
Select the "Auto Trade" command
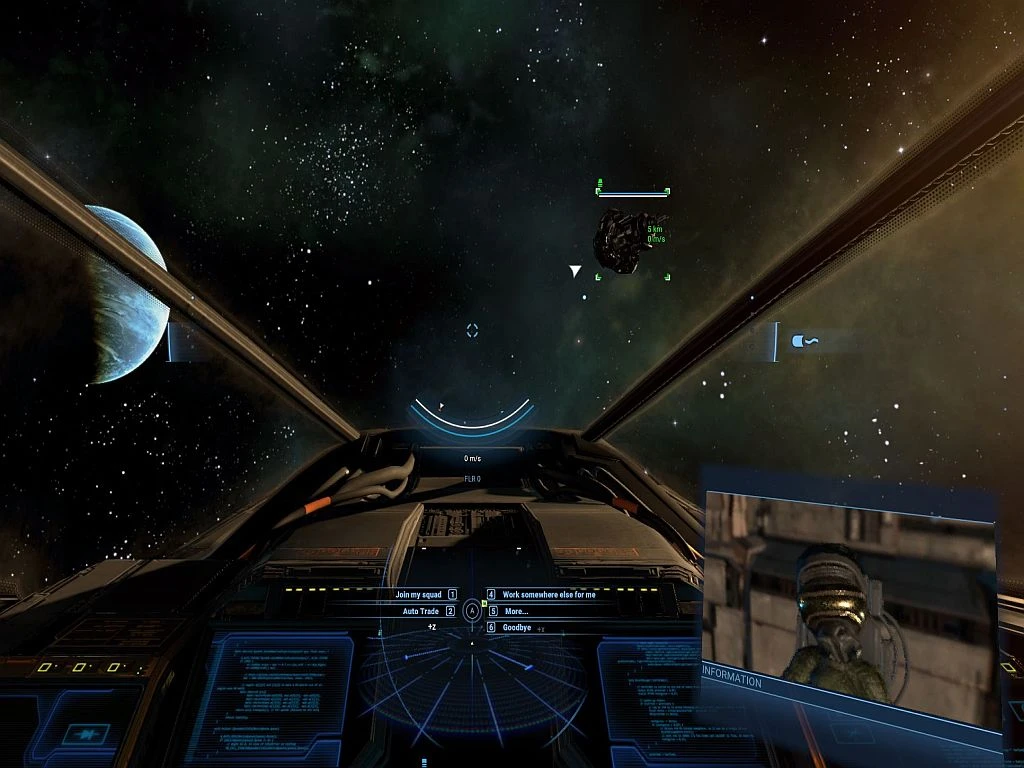[421, 611]
